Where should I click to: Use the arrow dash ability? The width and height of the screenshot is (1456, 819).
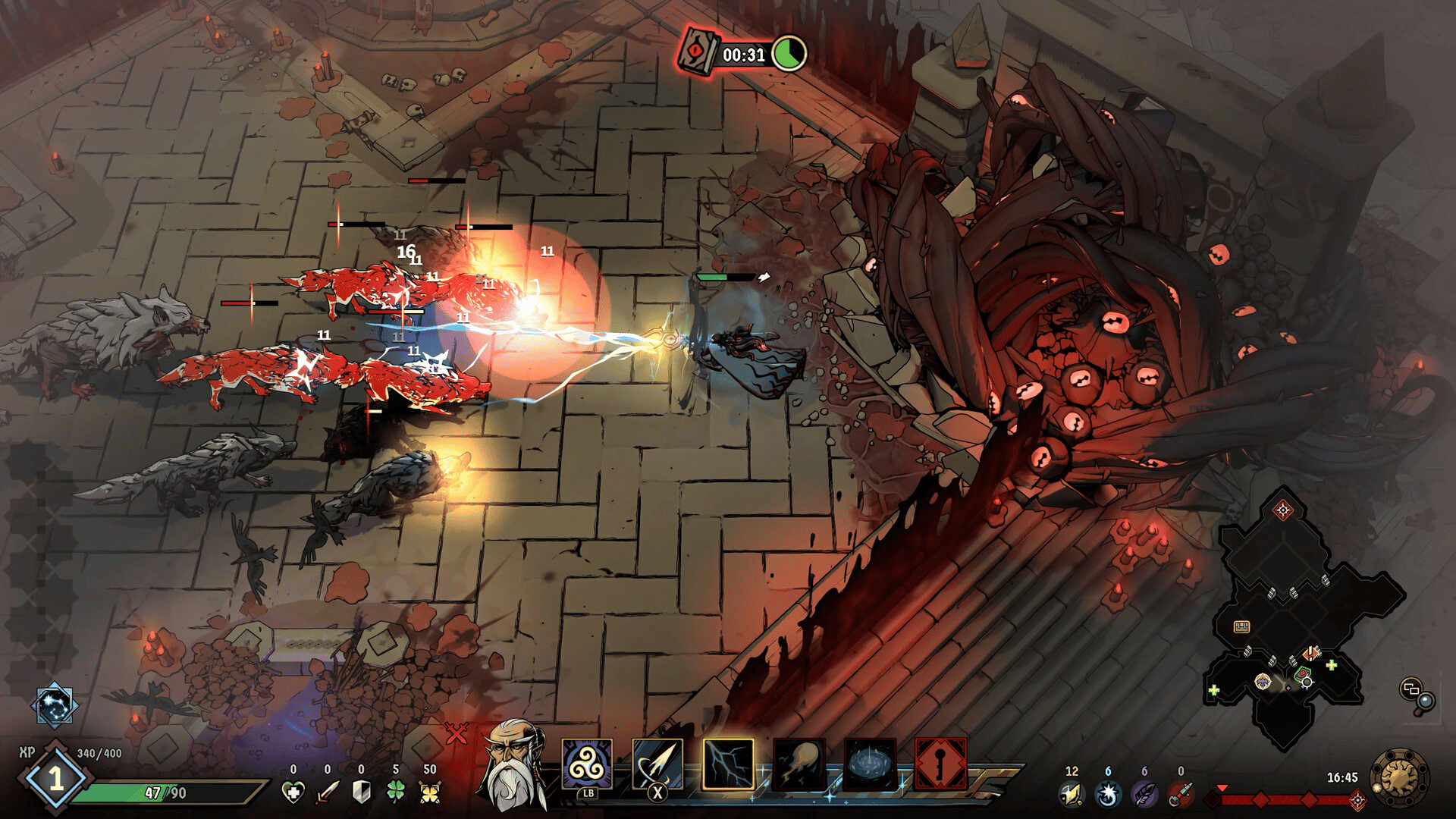point(657,766)
